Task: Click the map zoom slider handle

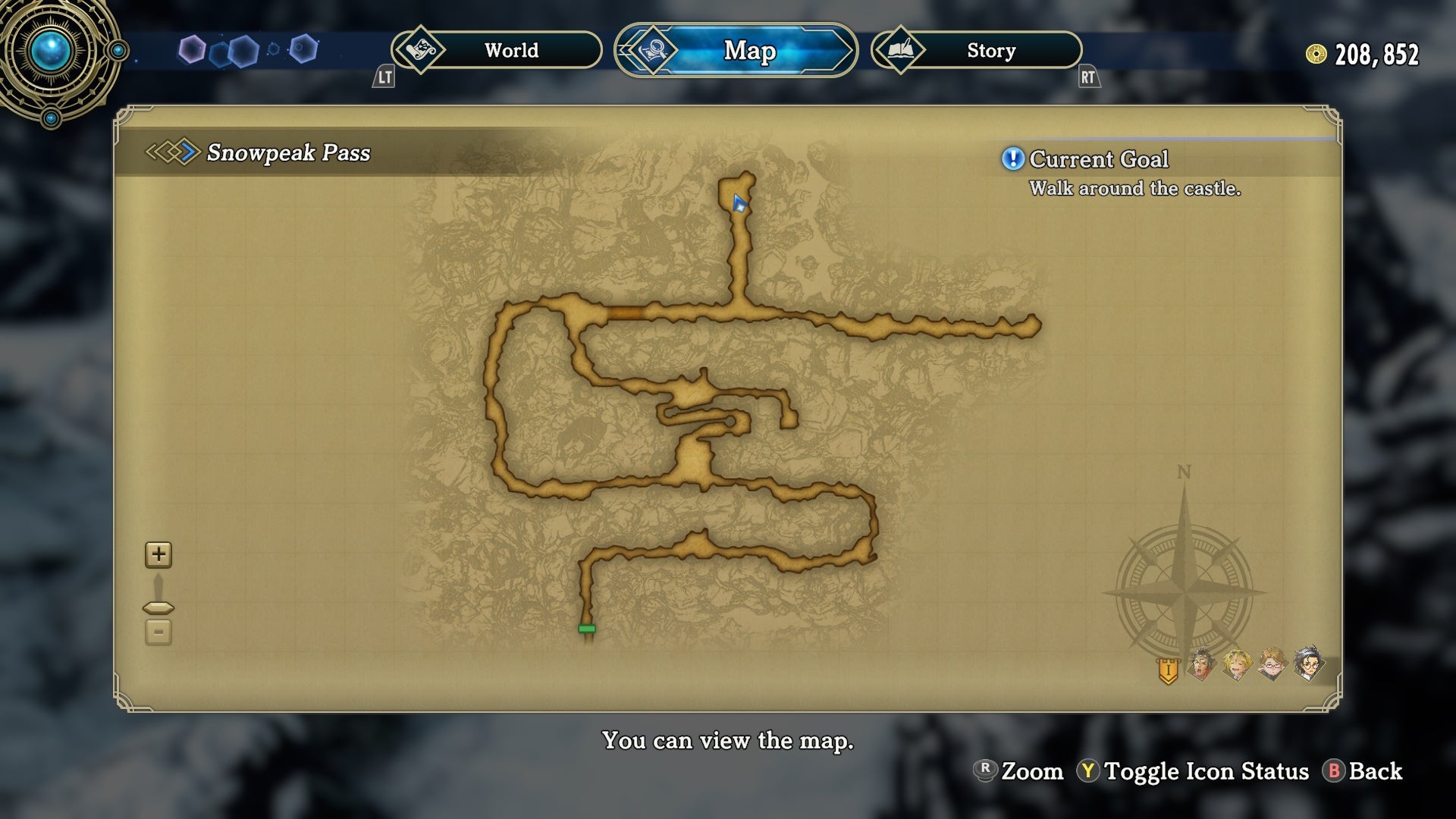Action: [158, 607]
